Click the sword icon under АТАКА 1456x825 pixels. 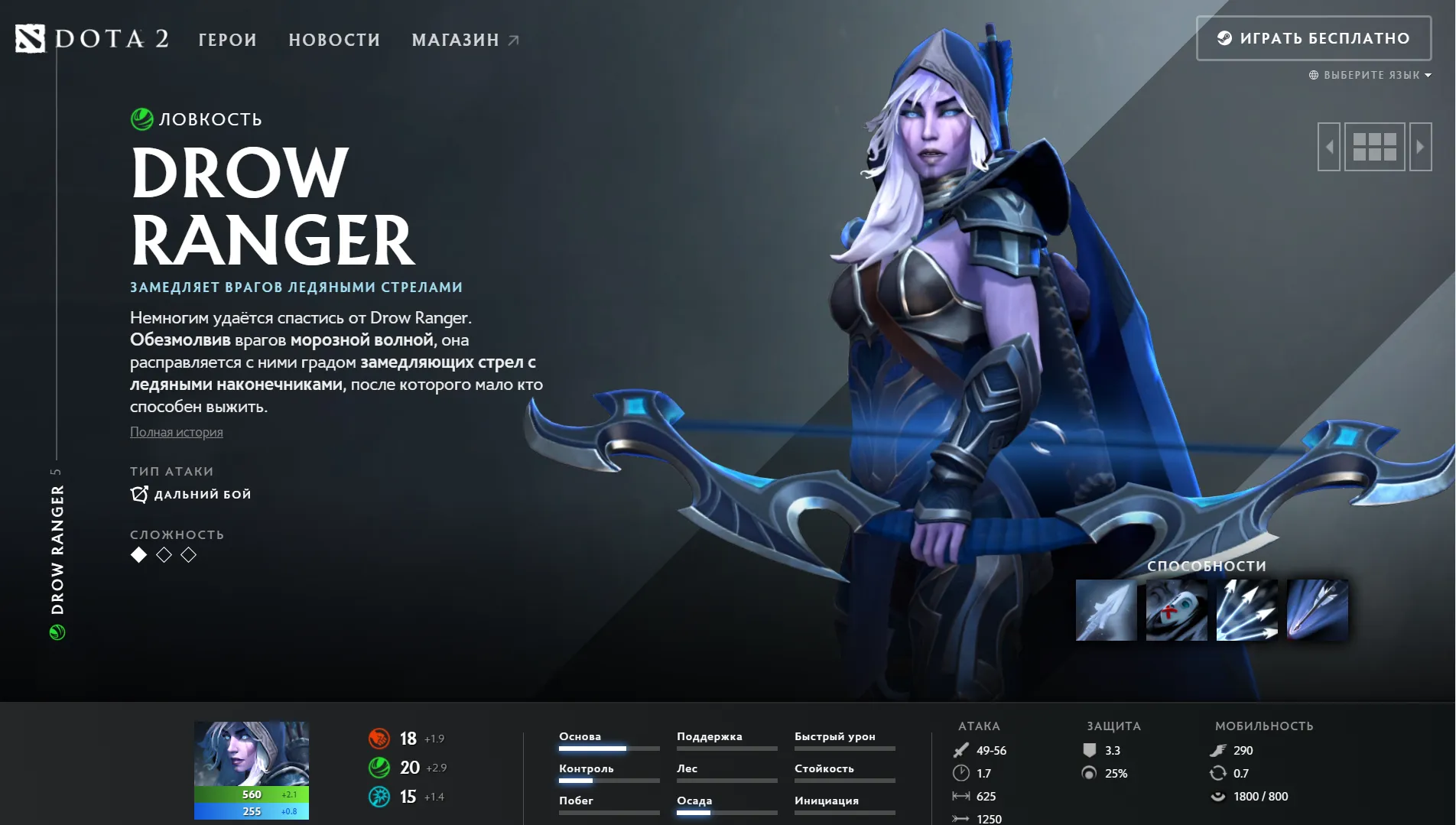961,751
